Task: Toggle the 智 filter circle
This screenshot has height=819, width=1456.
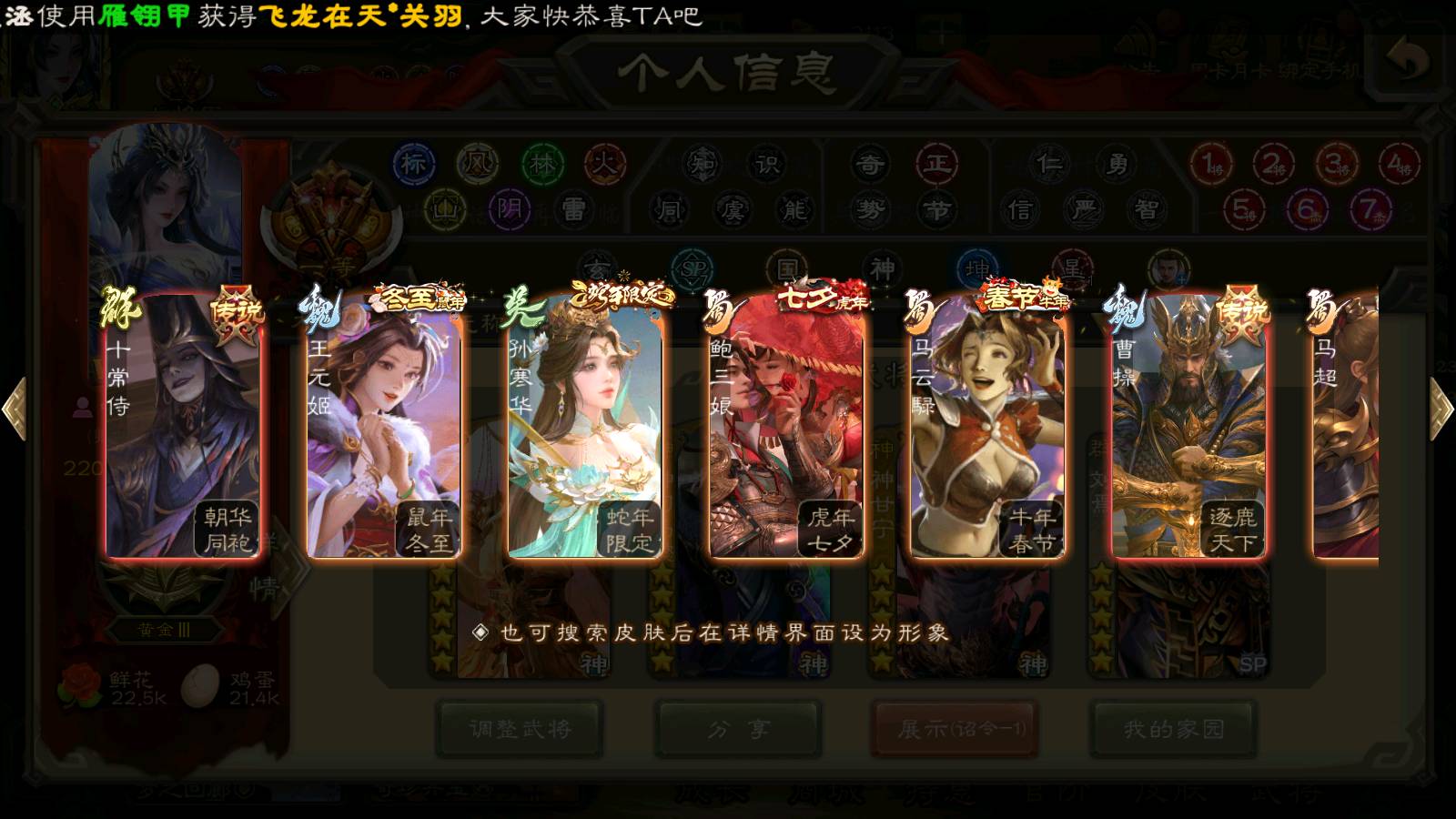Action: (x=1147, y=210)
